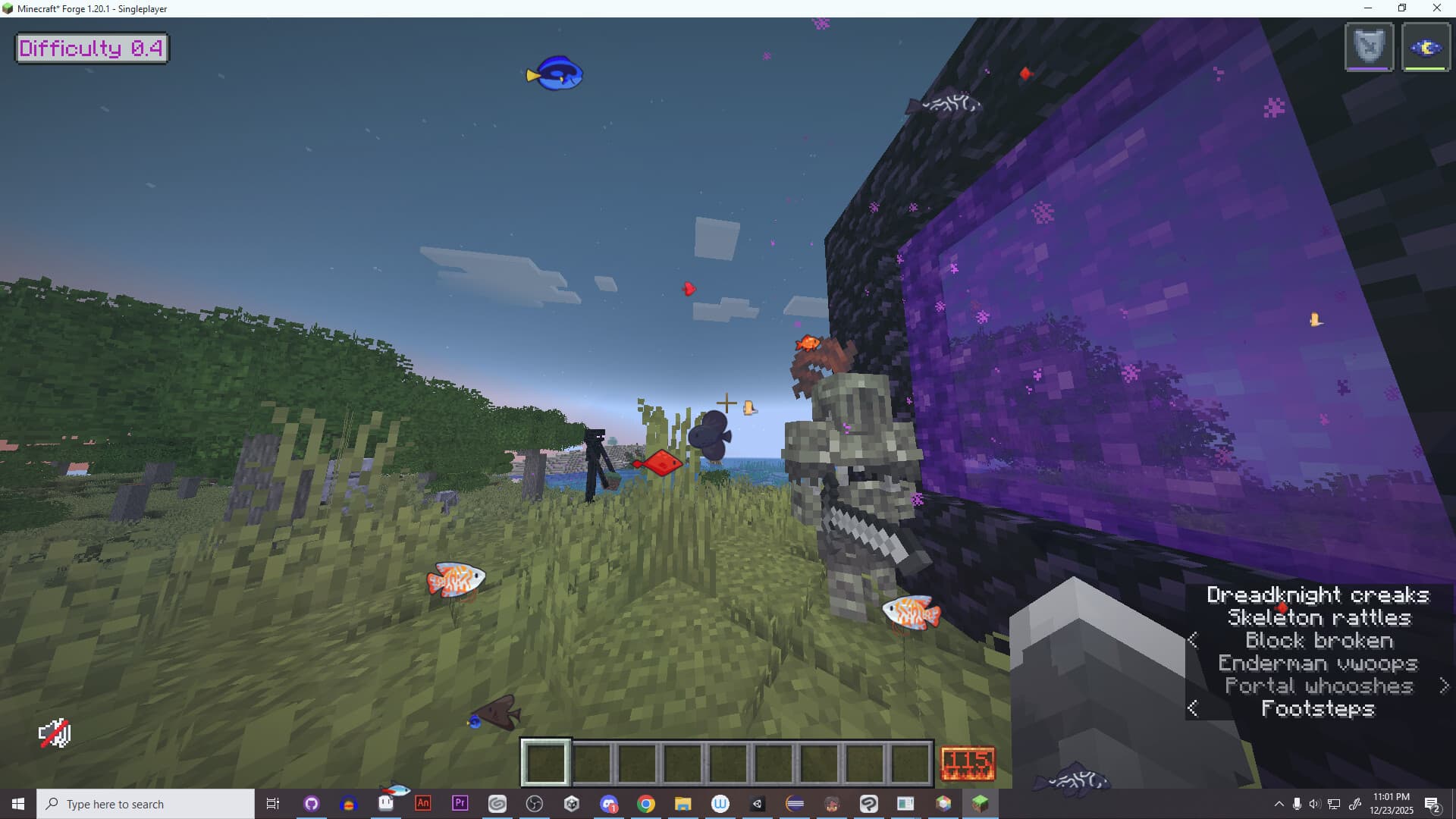
Task: Expand hidden icons in the system tray
Action: pos(1279,804)
